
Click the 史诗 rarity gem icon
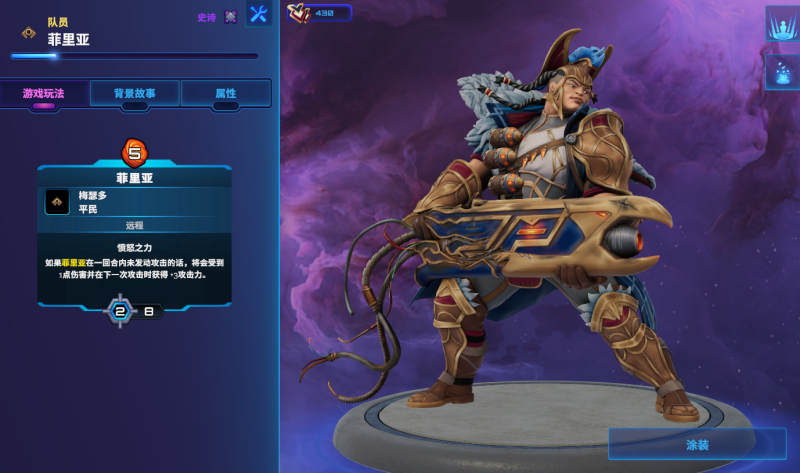click(231, 17)
